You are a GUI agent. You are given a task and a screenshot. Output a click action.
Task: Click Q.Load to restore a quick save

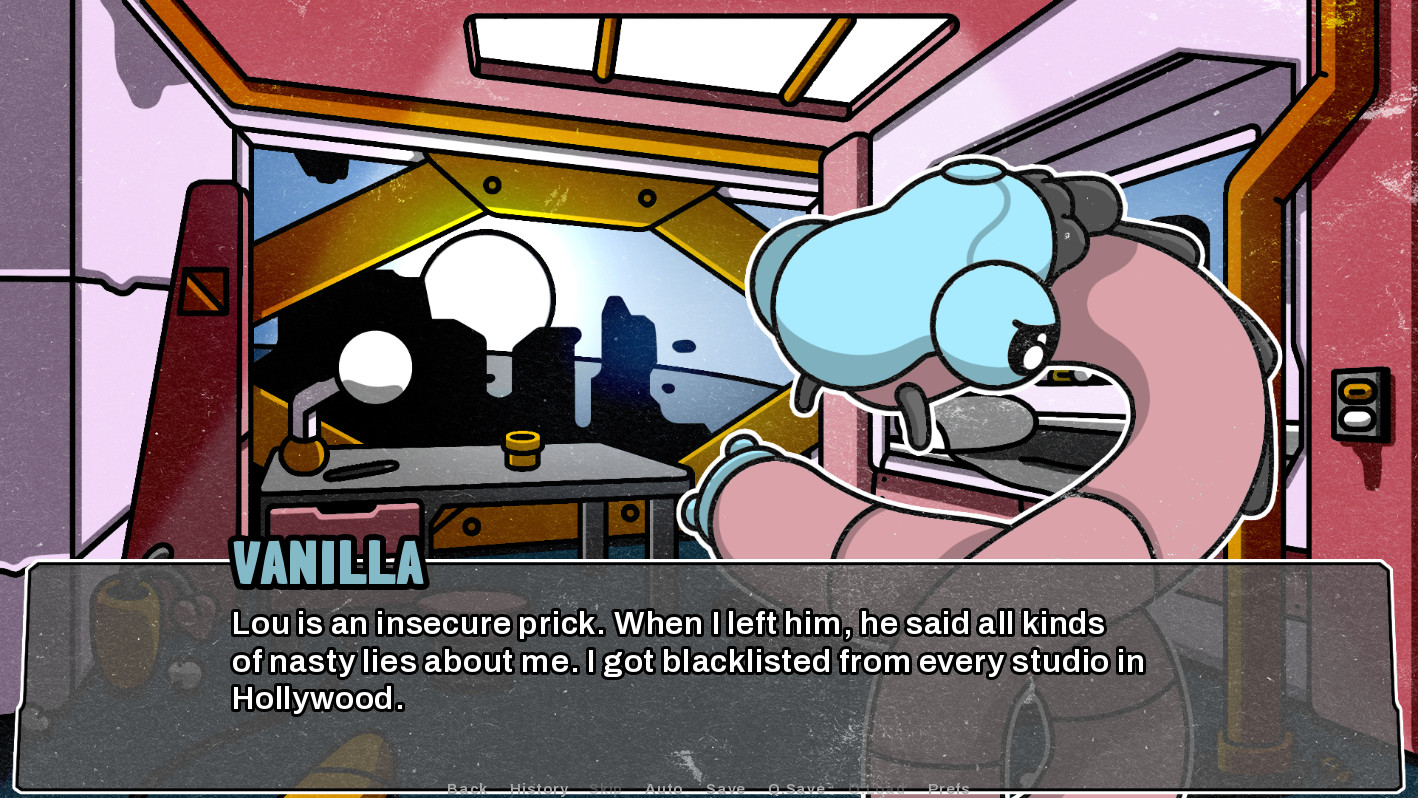(876, 788)
